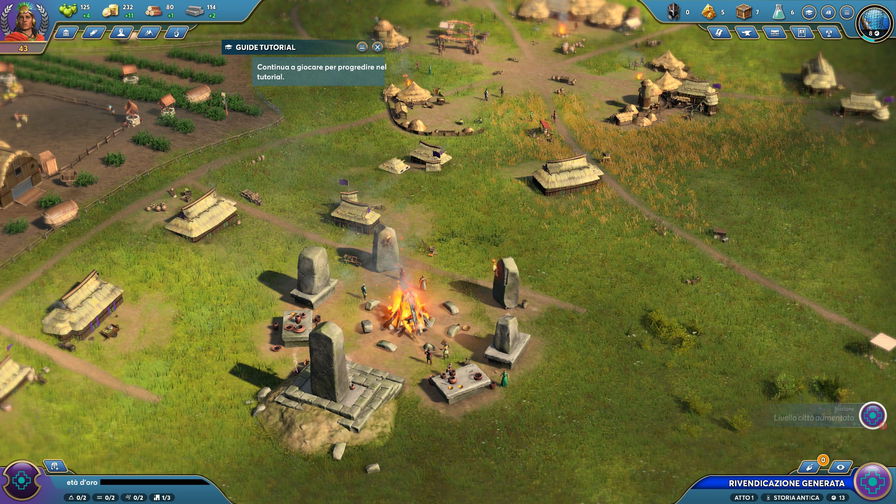
Task: Open the person silhouette menu button
Action: coord(122,32)
